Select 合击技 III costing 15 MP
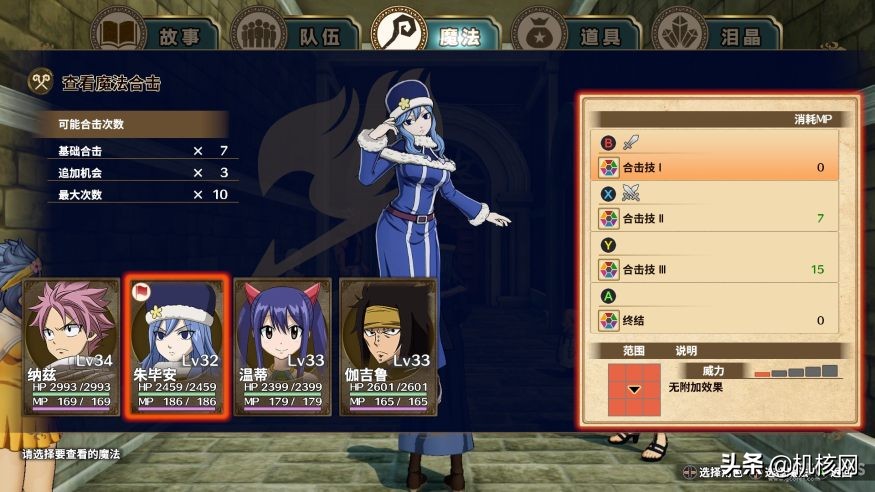Image resolution: width=875 pixels, height=492 pixels. point(714,270)
